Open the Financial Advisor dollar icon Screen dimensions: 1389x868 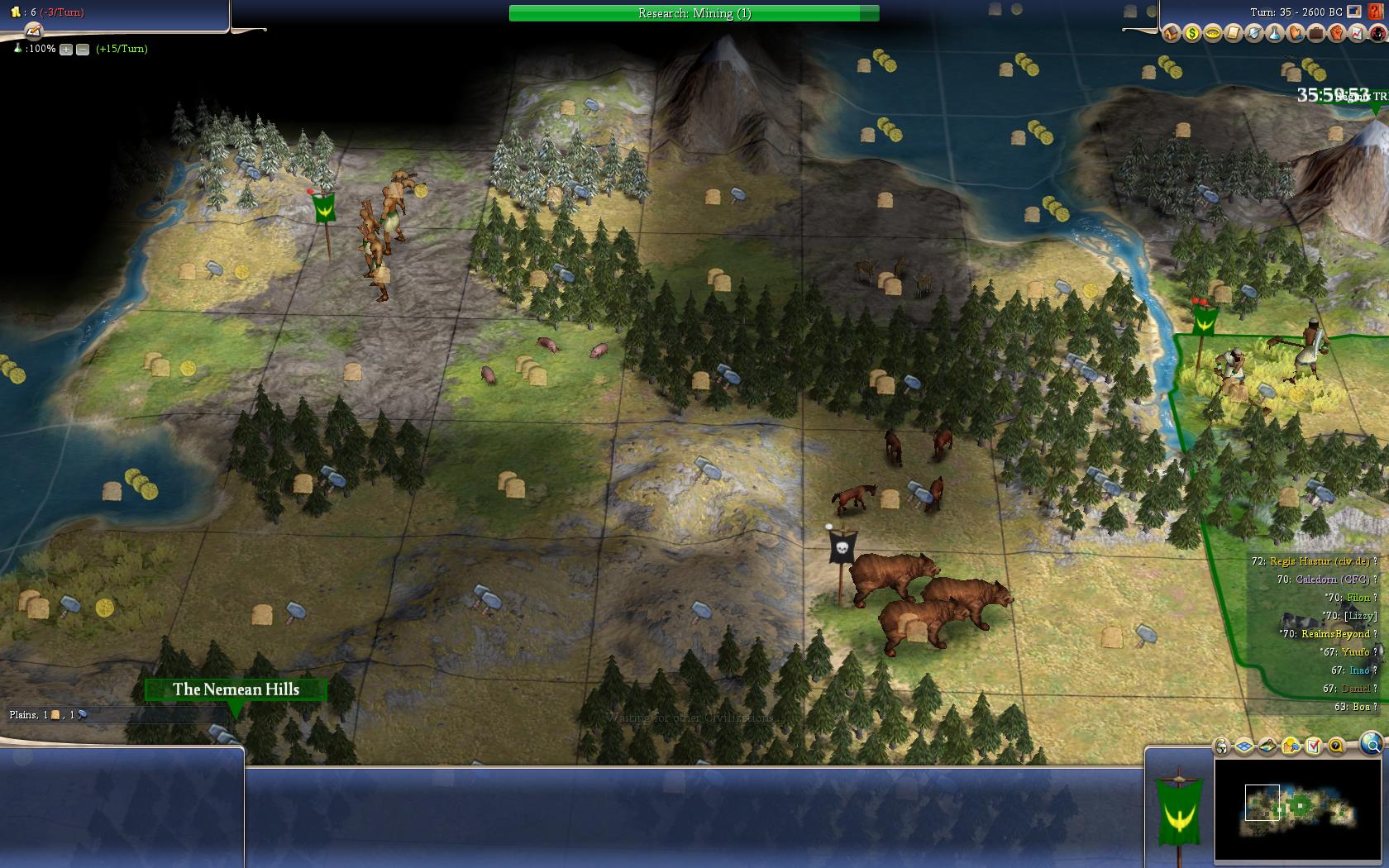click(x=1191, y=33)
